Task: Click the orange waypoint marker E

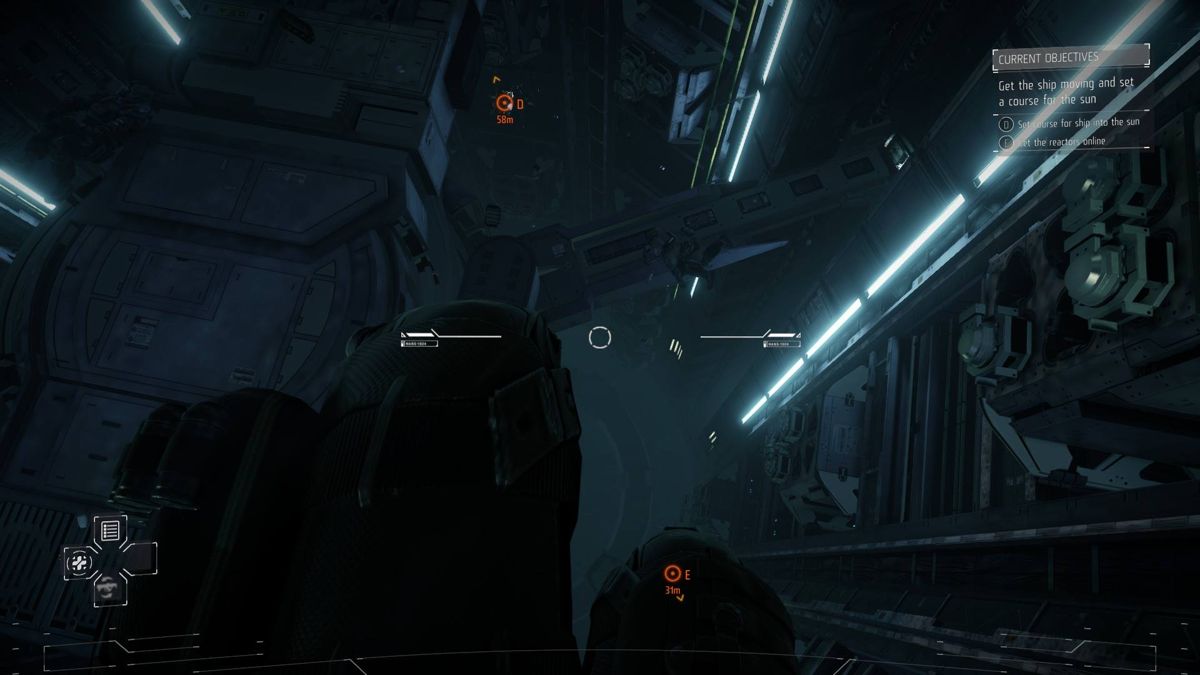Action: pyautogui.click(x=672, y=573)
